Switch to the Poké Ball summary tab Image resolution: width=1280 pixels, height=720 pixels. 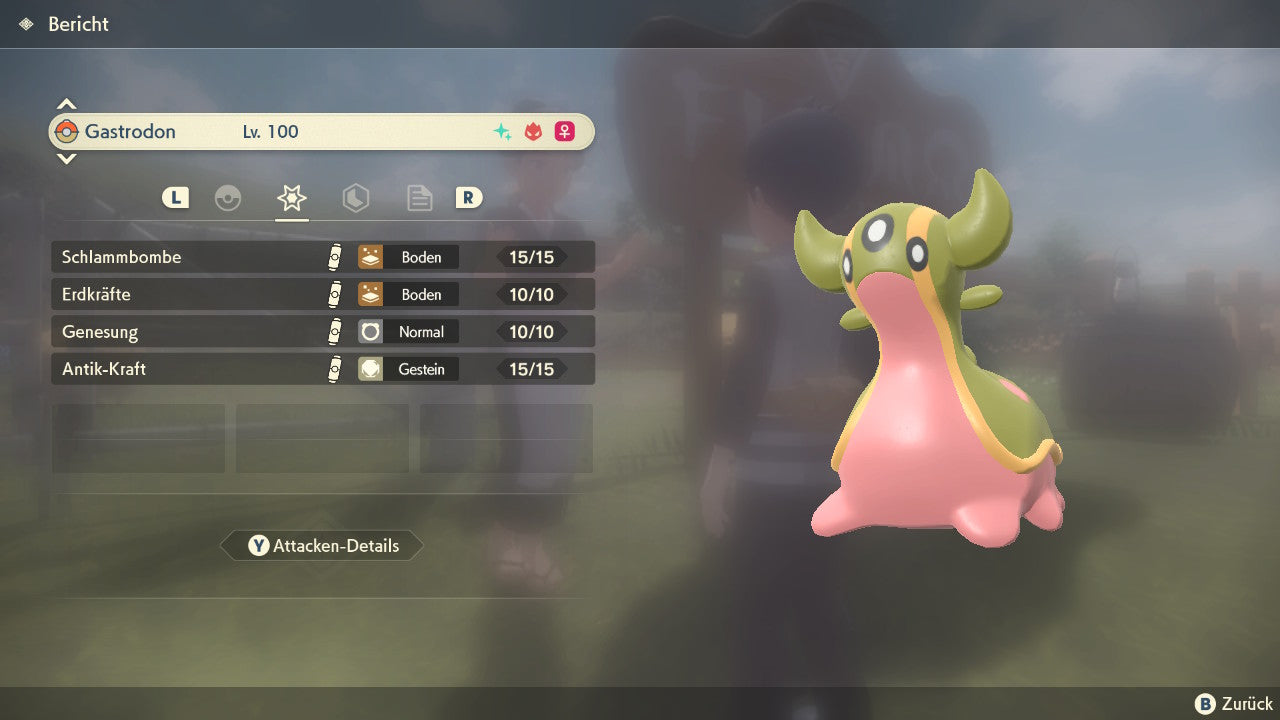[x=228, y=198]
